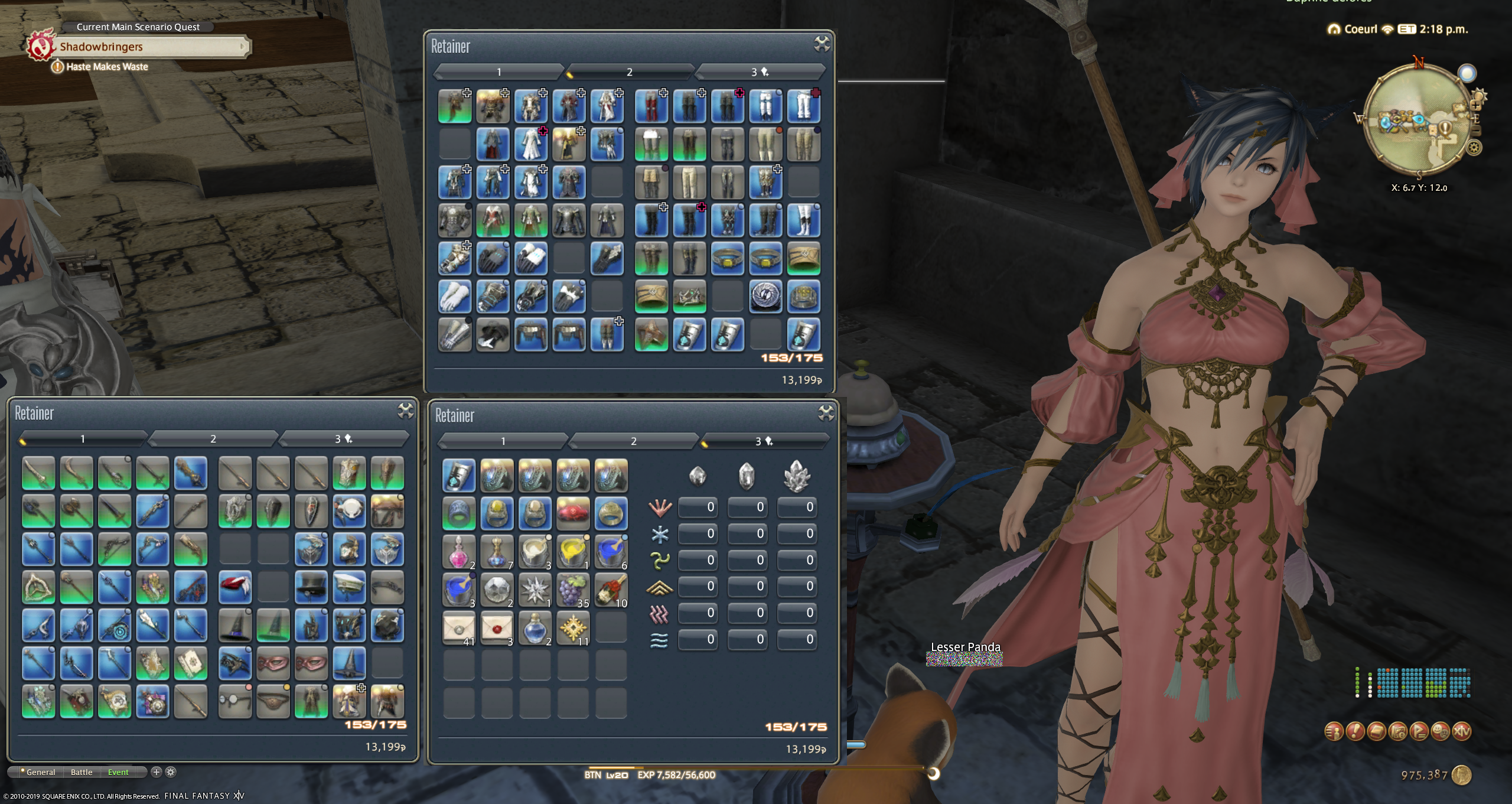This screenshot has height=804, width=1512.
Task: Pick the red feathered hat
Action: point(235,587)
